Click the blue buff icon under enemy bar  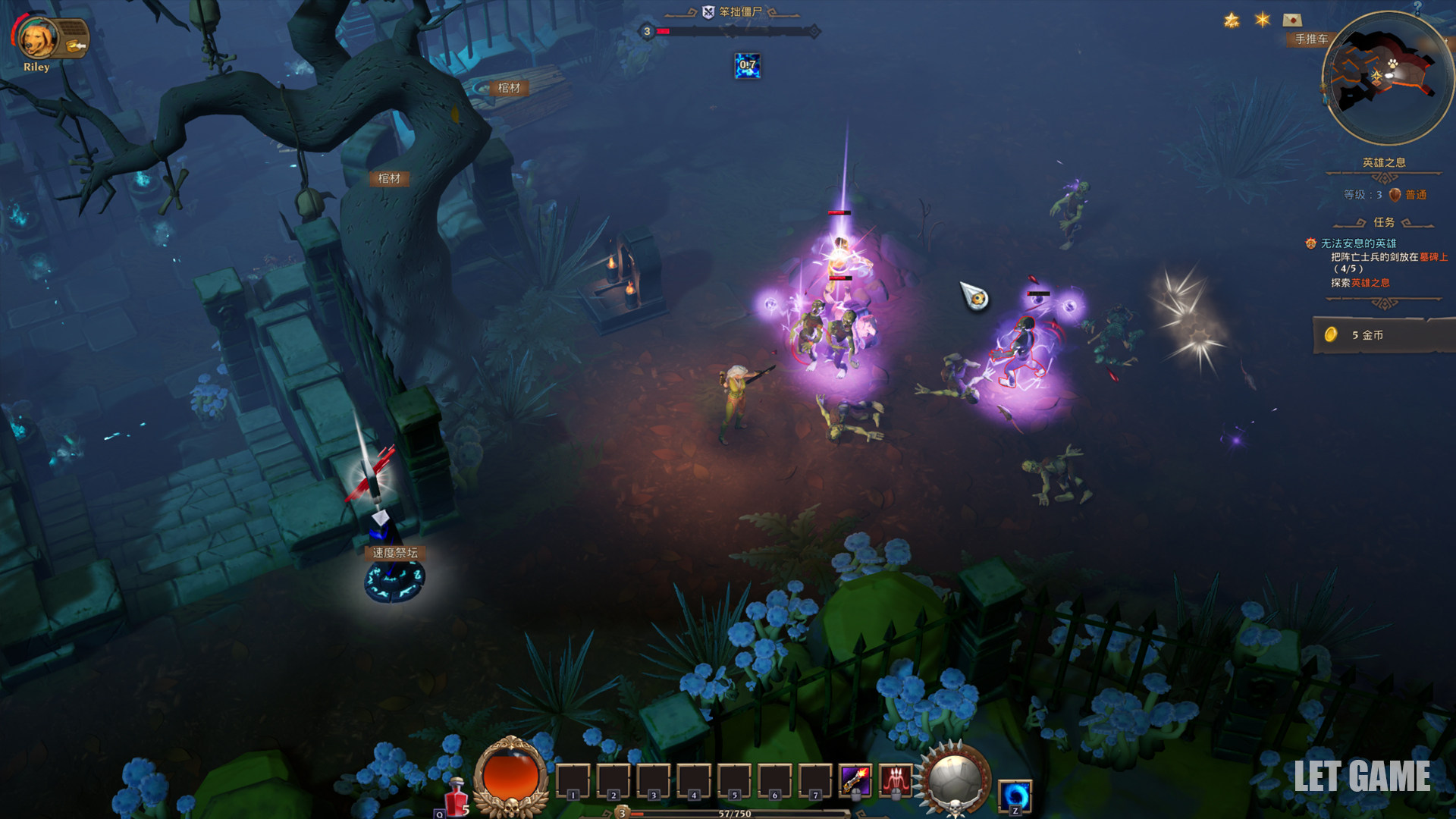click(x=747, y=66)
